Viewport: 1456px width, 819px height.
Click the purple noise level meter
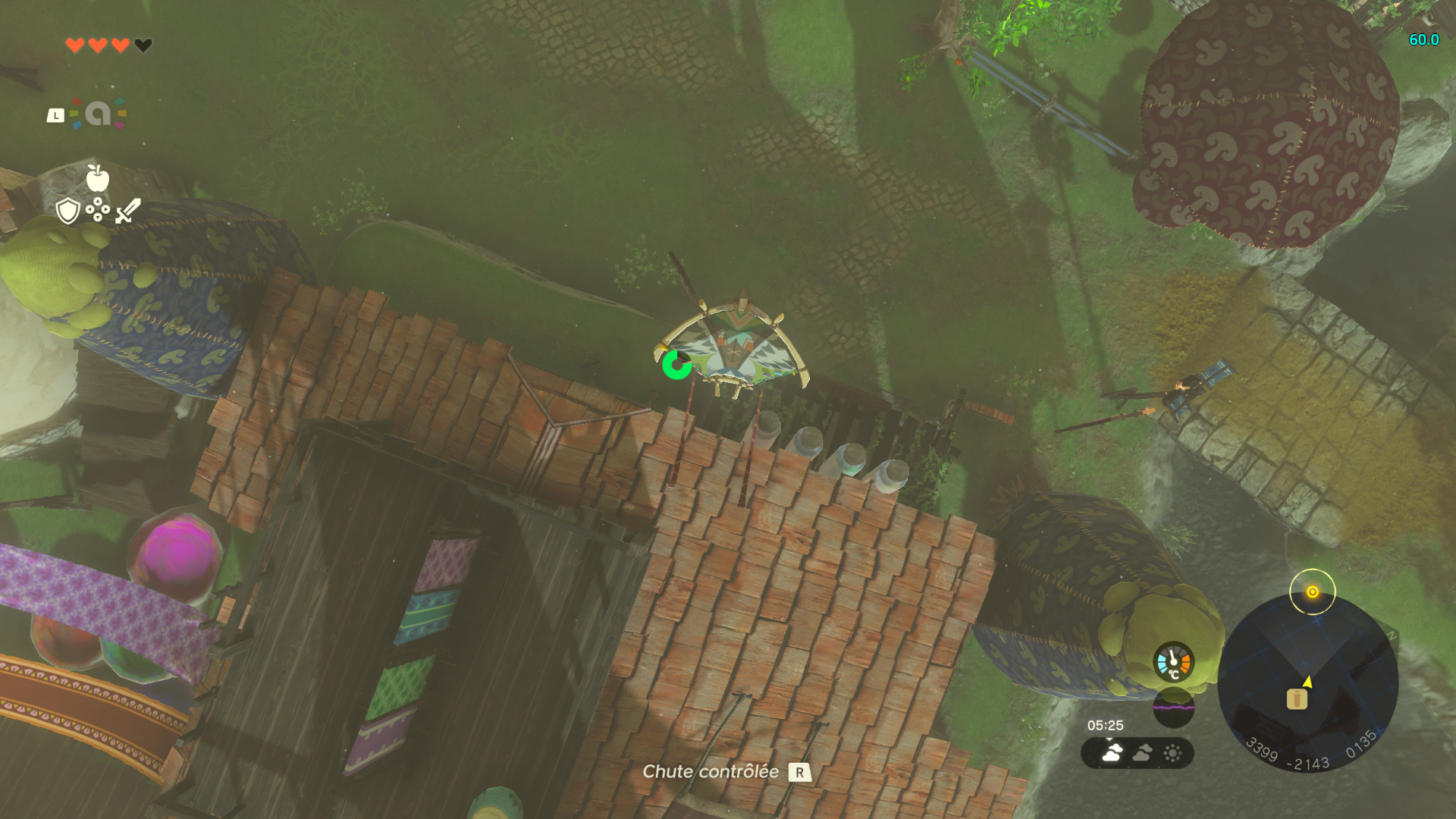1173,708
